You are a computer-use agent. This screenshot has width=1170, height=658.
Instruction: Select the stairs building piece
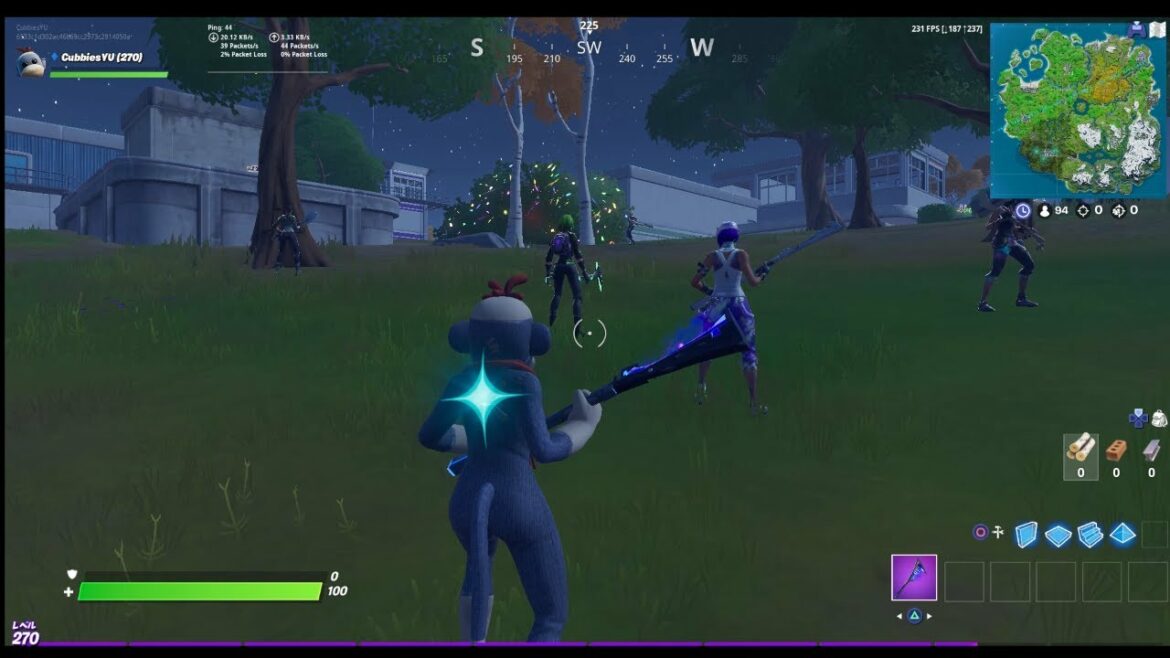pyautogui.click(x=1090, y=534)
